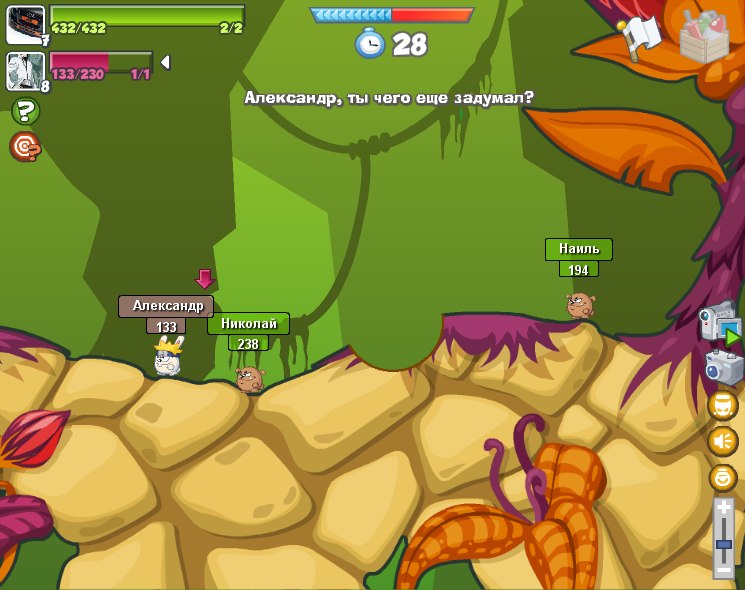Start video recording with the camcorder icon
This screenshot has width=745, height=590.
click(720, 324)
